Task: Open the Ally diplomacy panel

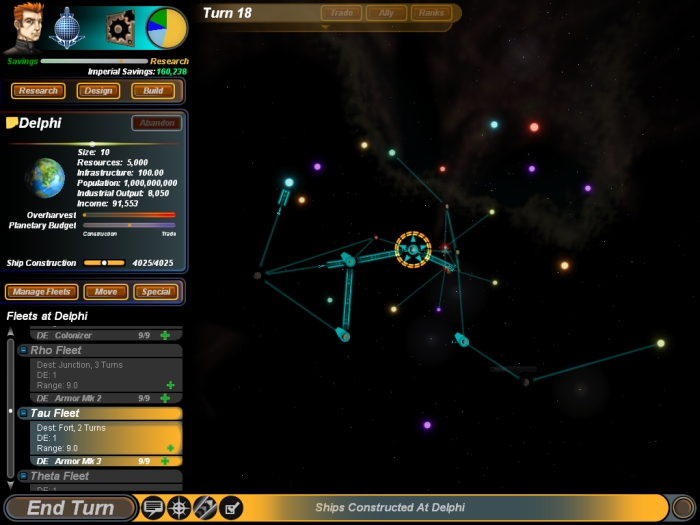Action: (386, 13)
